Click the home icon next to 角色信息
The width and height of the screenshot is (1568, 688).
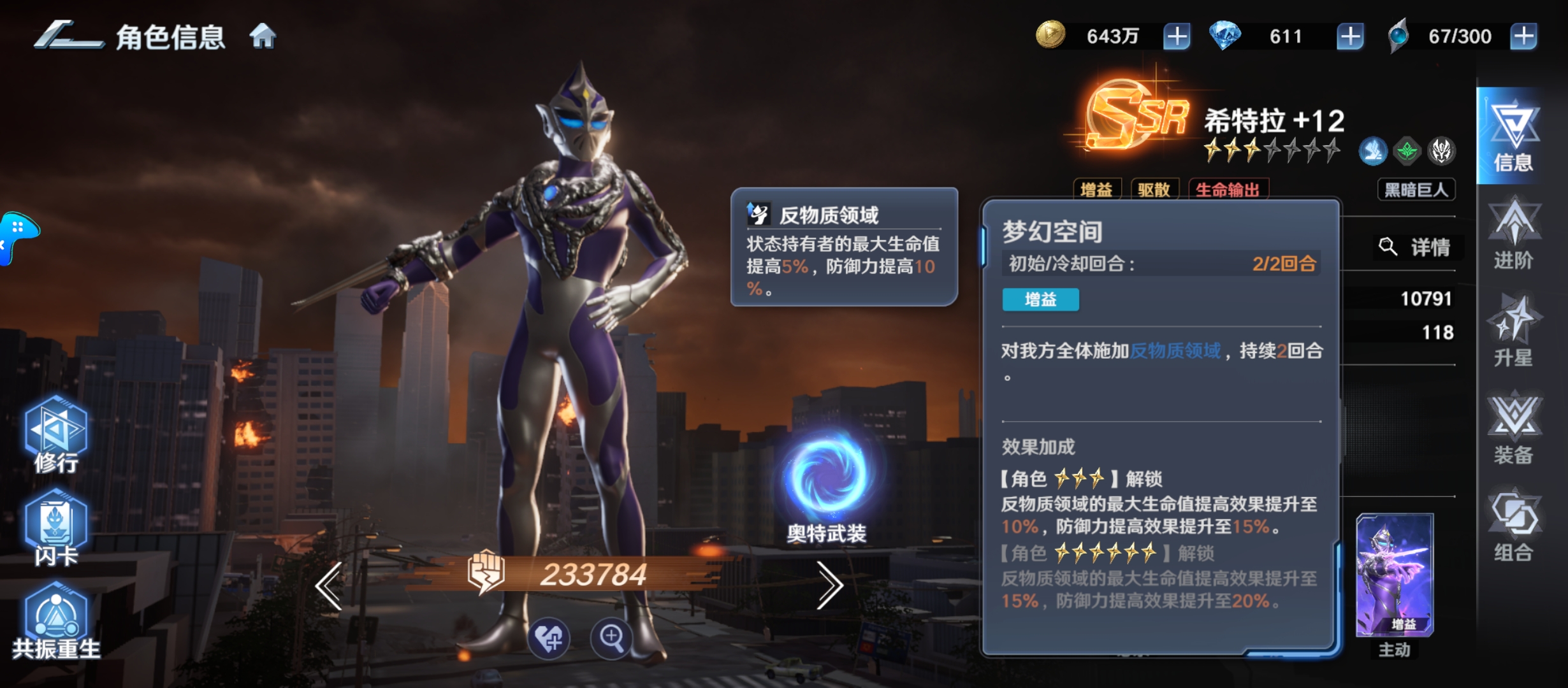point(264,38)
